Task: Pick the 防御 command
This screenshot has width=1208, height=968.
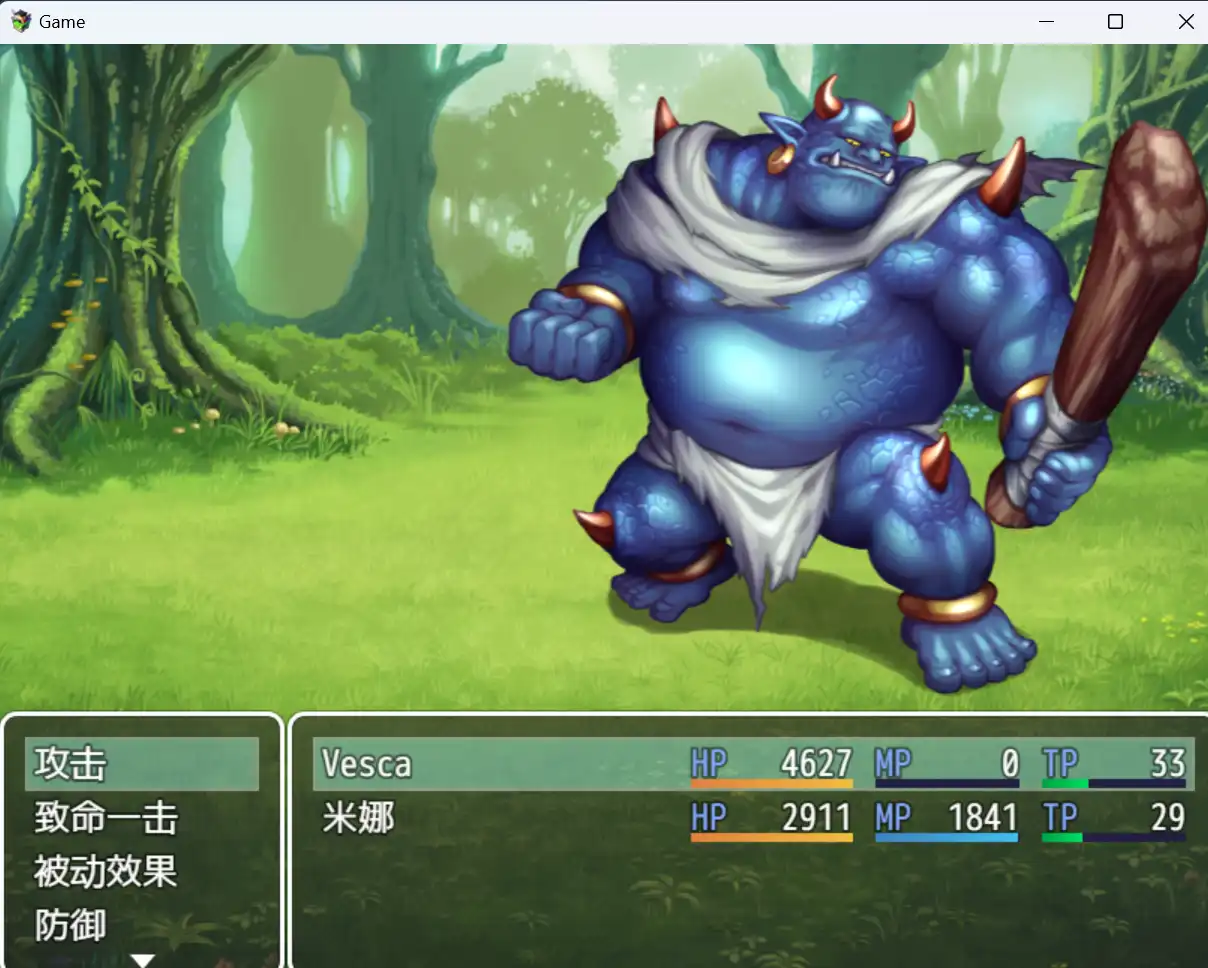Action: pos(141,925)
